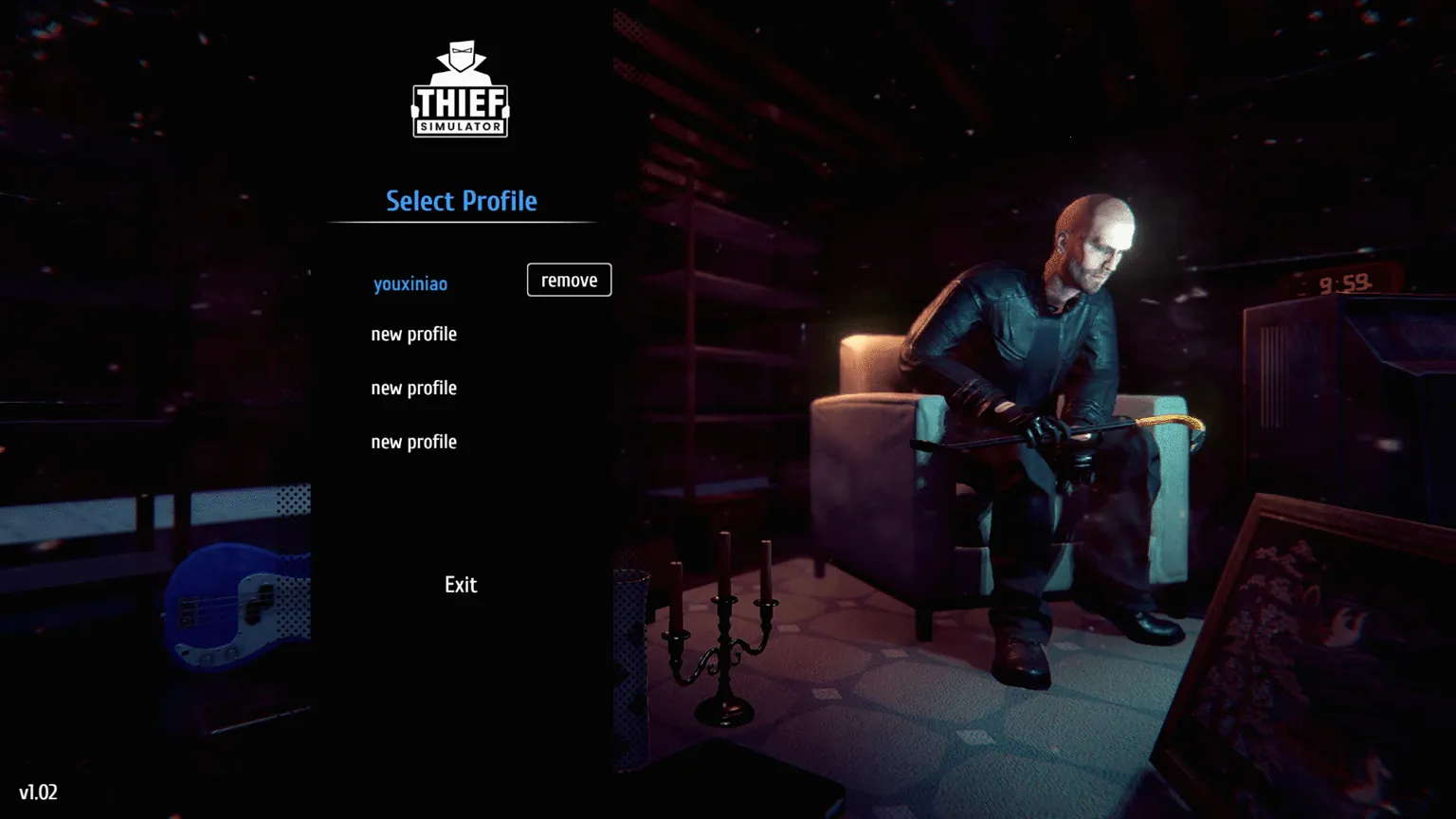Click the Select Profile heading
This screenshot has width=1456, height=819.
tap(461, 201)
